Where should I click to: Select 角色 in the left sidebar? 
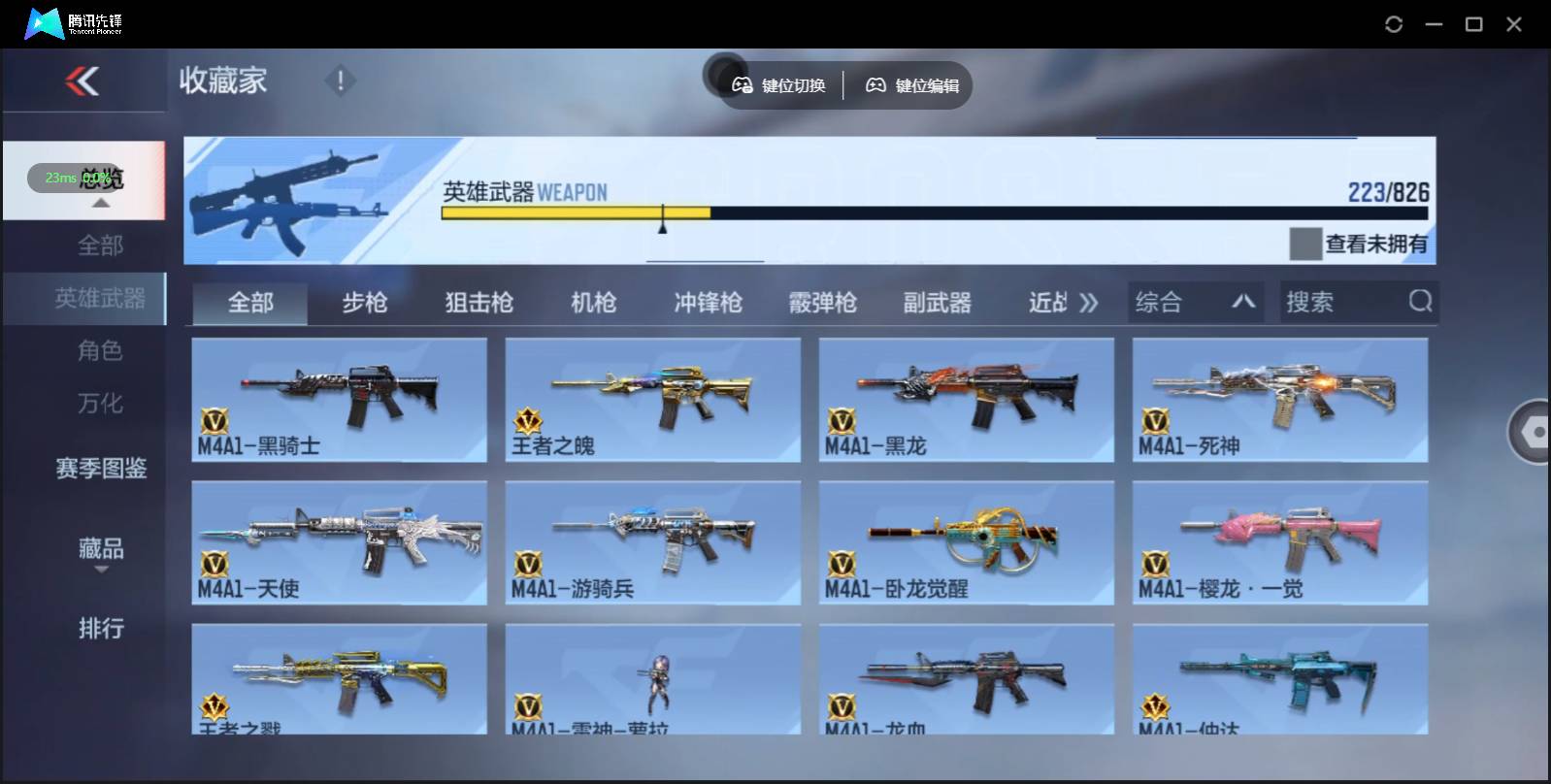click(100, 351)
